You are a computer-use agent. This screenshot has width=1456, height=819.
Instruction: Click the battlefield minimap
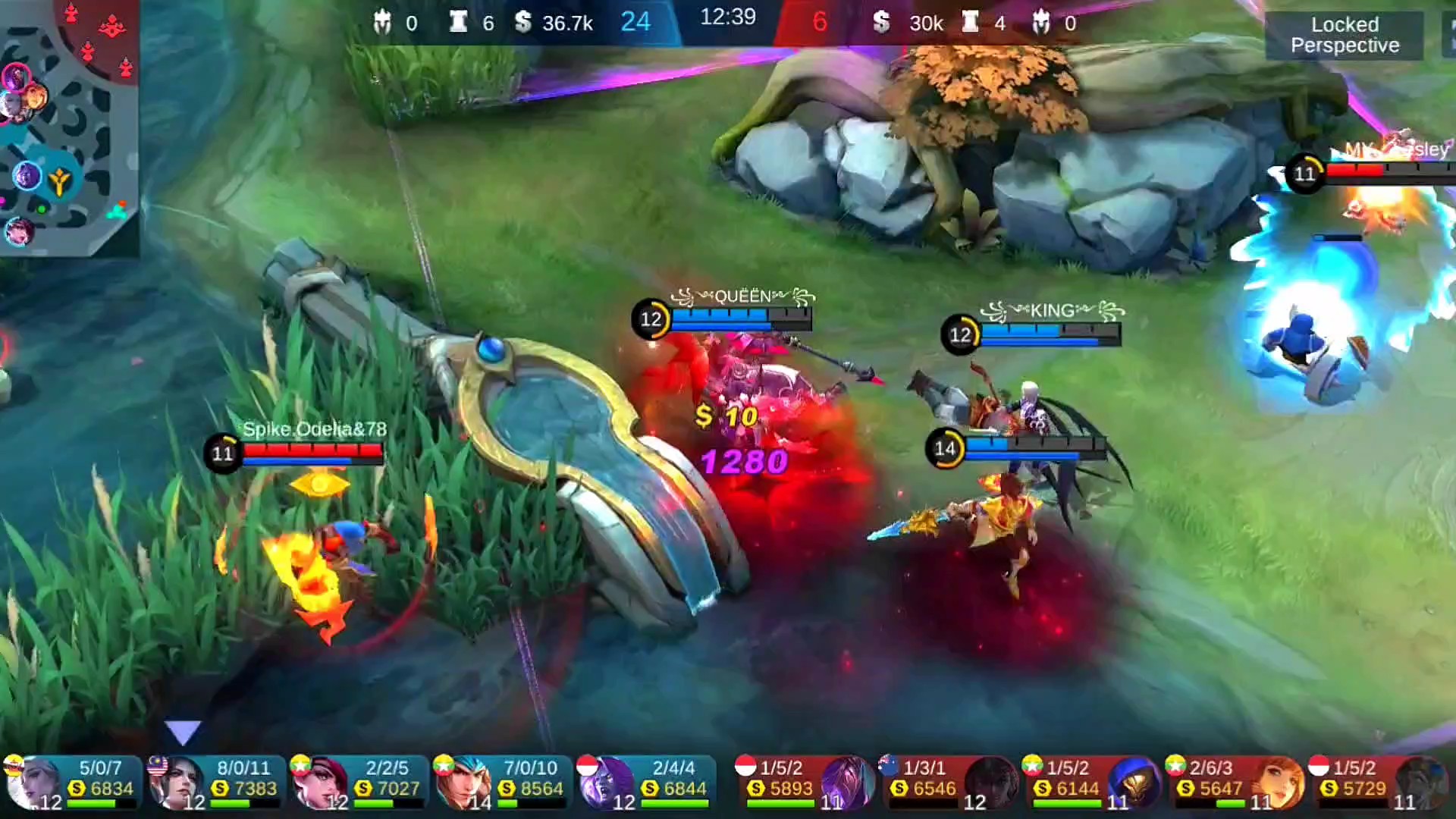click(68, 127)
